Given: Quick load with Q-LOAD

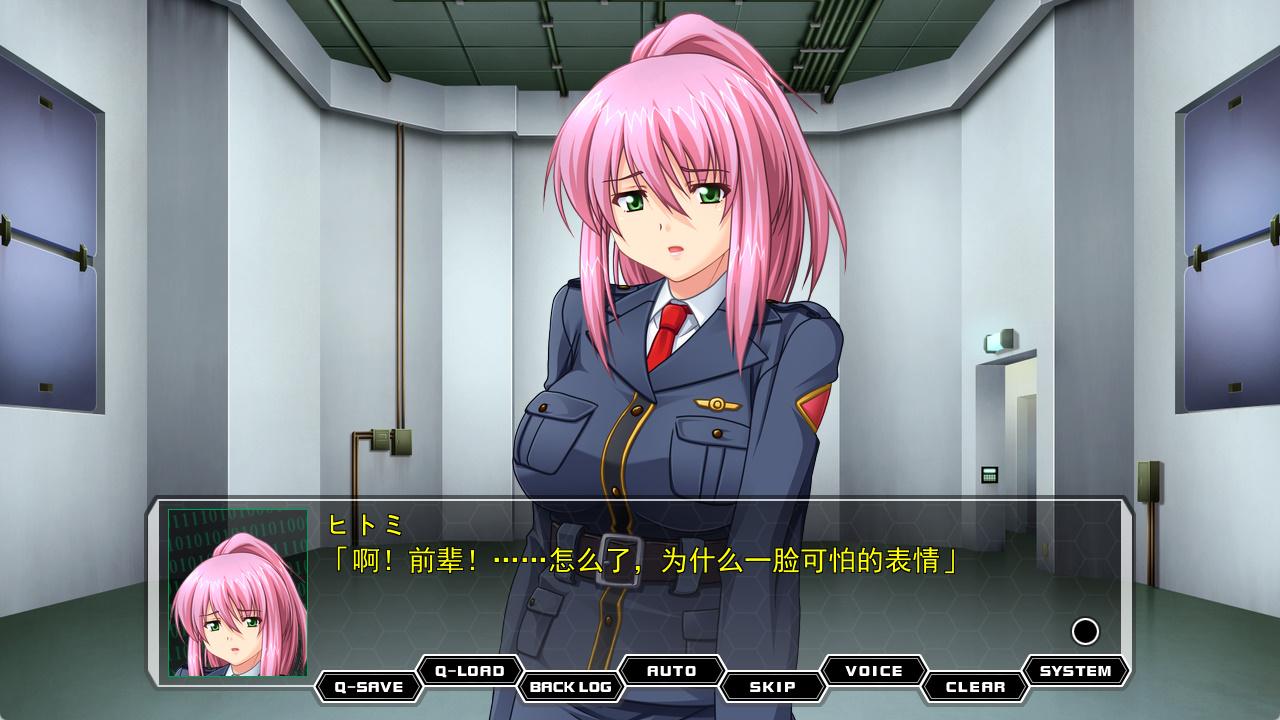Looking at the screenshot, I should click(x=470, y=671).
